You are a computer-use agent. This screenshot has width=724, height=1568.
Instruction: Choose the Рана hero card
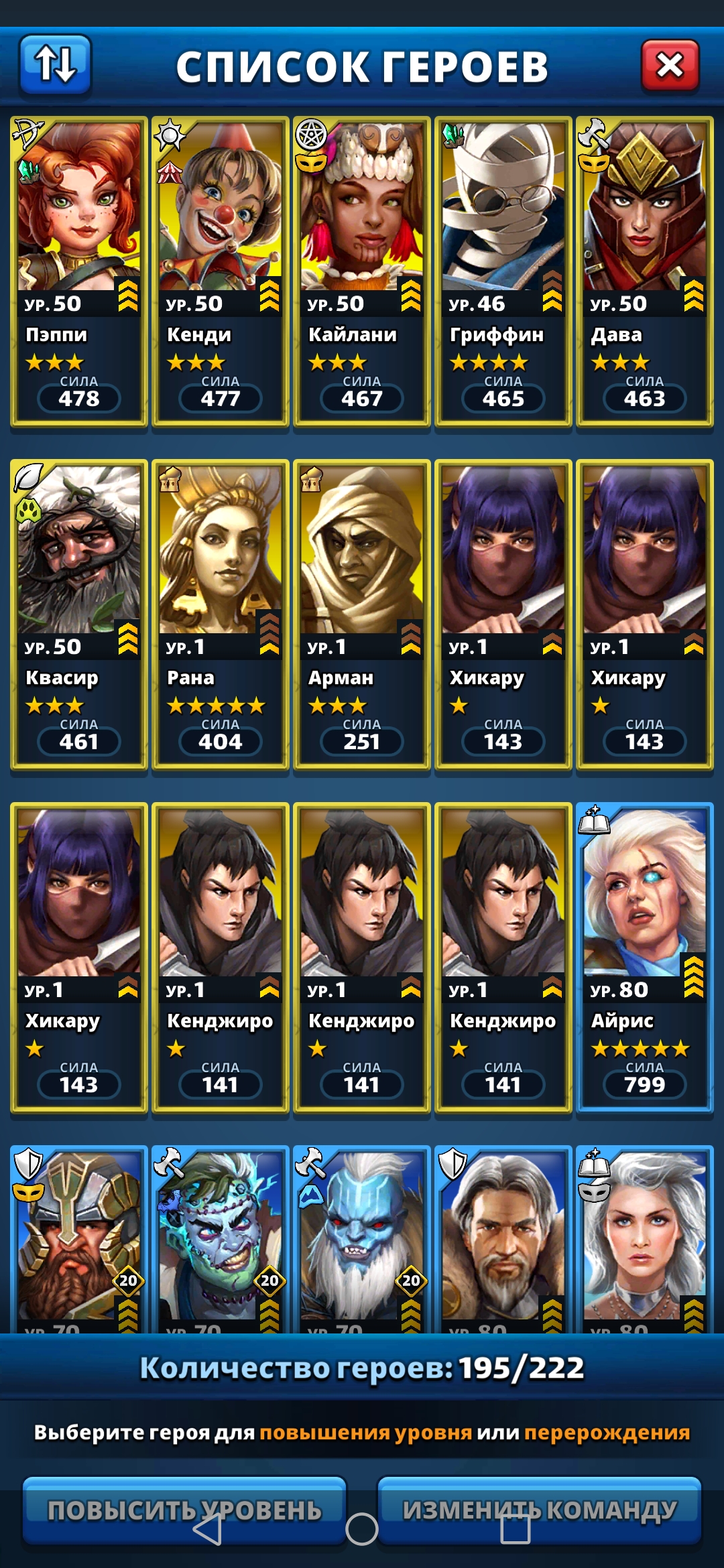[221, 614]
